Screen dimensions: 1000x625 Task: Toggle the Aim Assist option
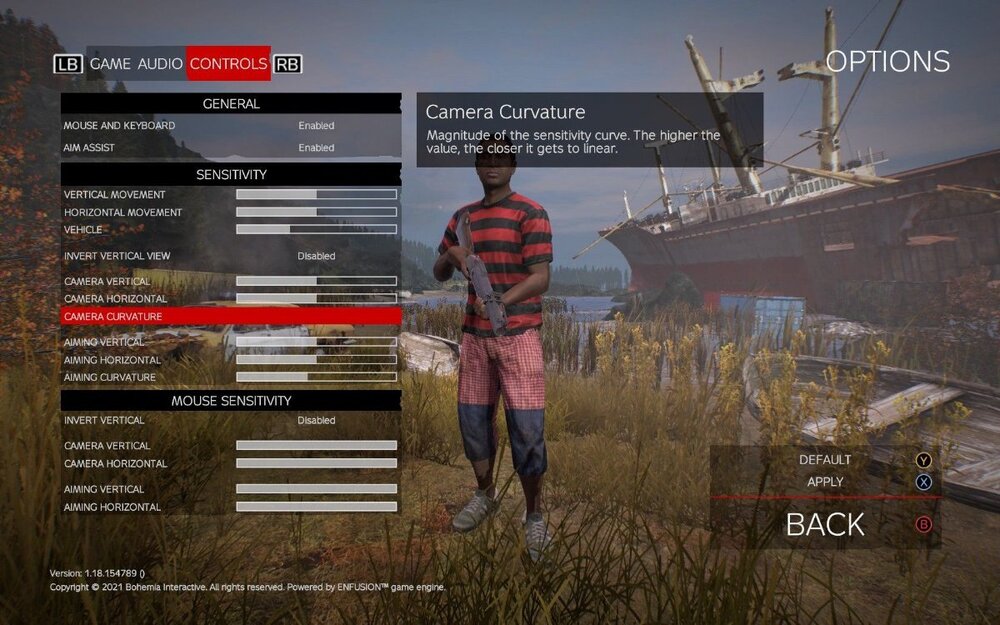pyautogui.click(x=316, y=148)
